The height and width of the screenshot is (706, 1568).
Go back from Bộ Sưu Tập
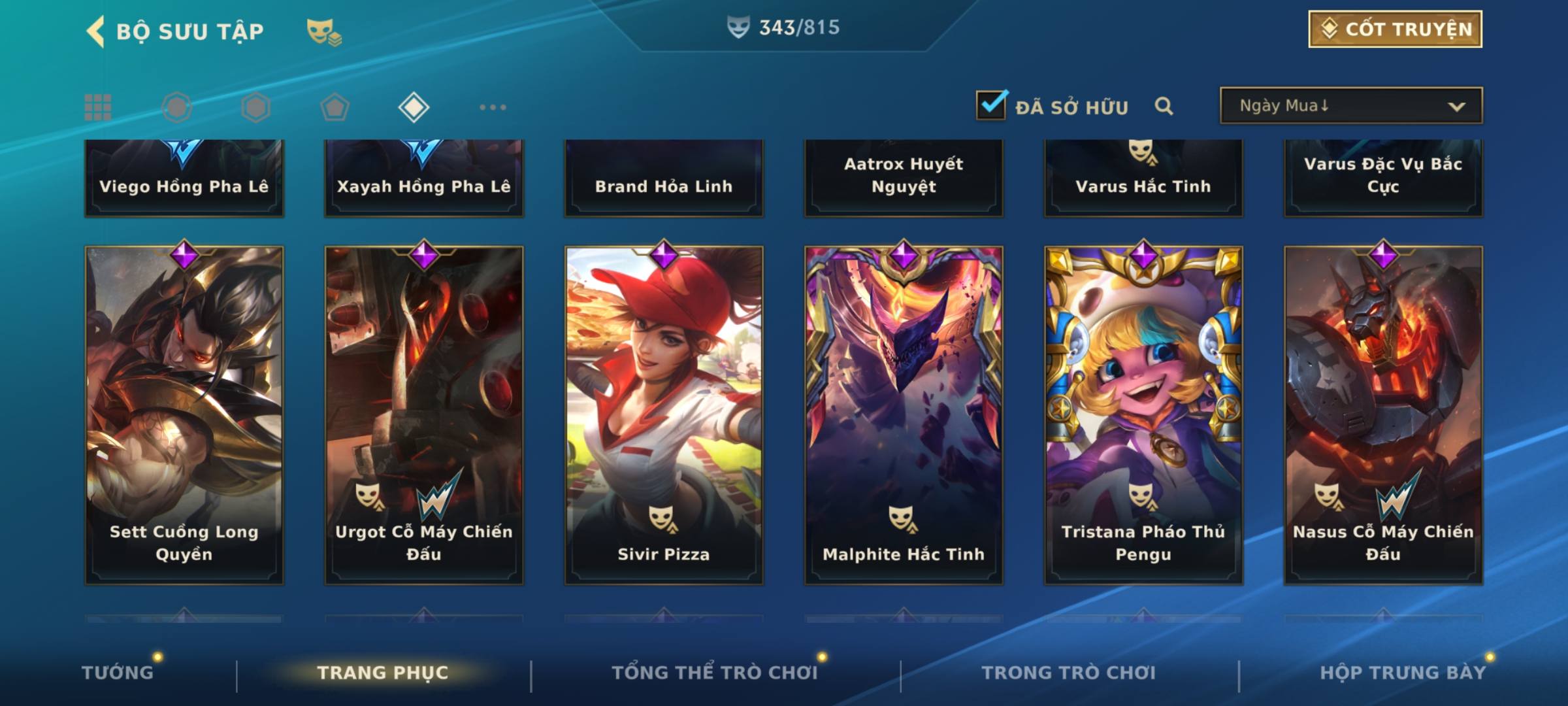(x=96, y=31)
